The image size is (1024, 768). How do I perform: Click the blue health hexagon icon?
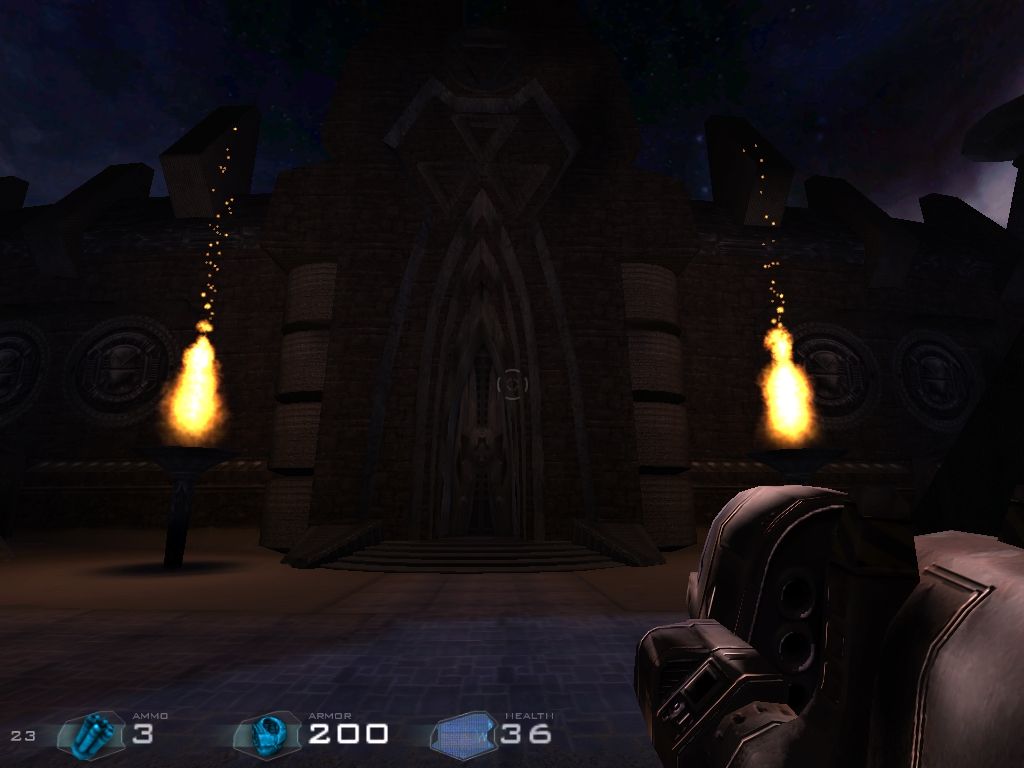(x=464, y=736)
